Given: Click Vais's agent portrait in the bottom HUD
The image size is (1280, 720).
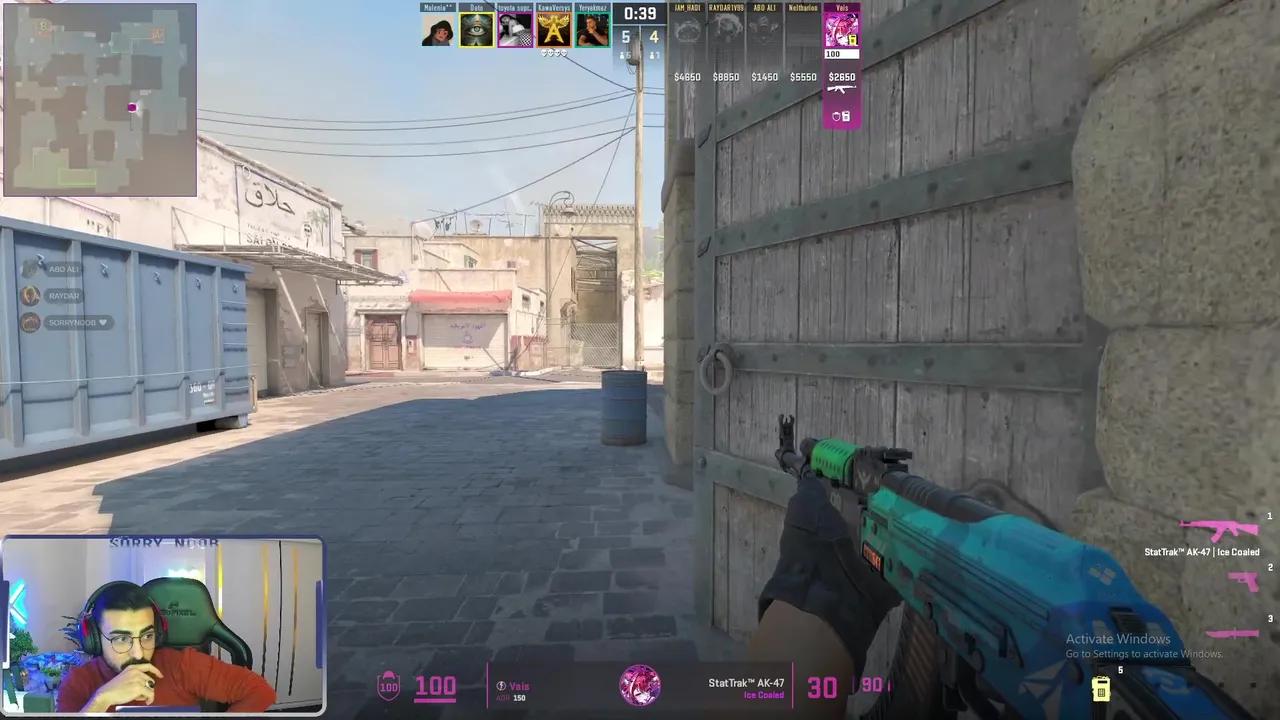Looking at the screenshot, I should (638, 686).
